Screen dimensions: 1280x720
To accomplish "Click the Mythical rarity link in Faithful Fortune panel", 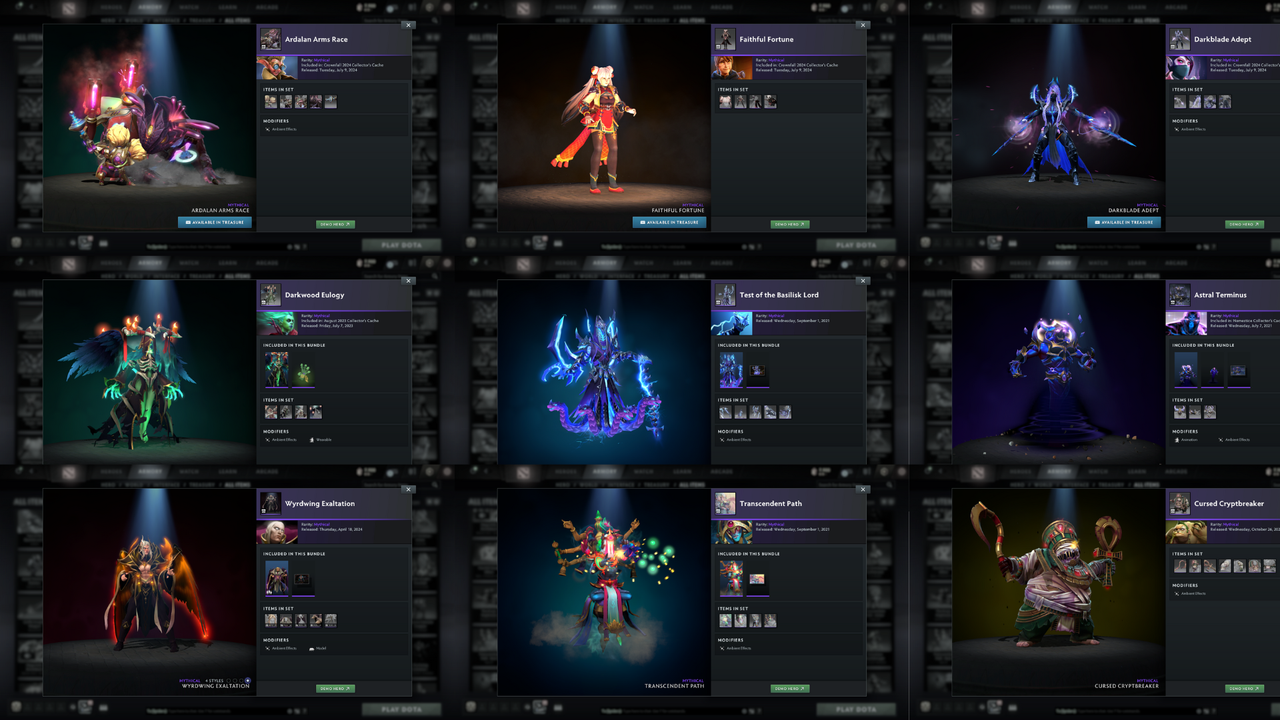I will click(776, 60).
